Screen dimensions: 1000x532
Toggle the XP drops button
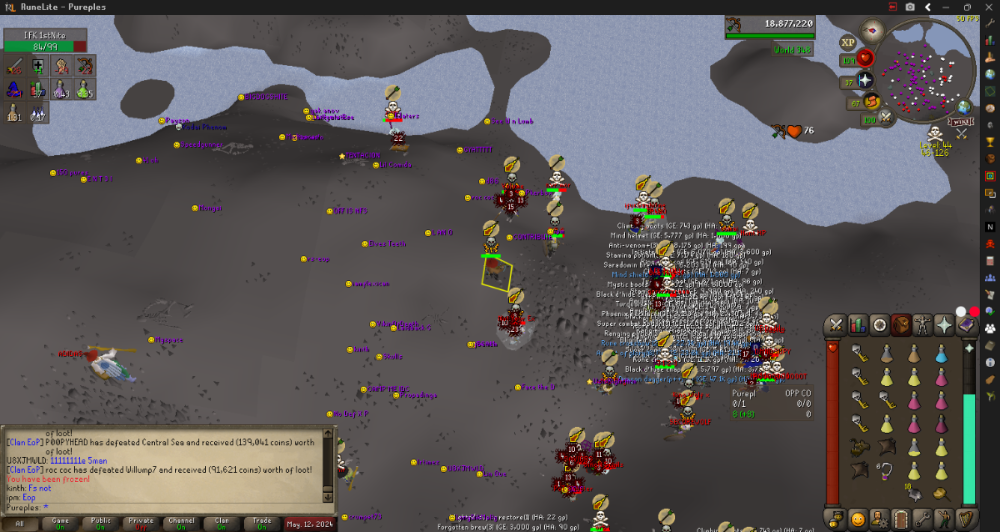click(848, 43)
